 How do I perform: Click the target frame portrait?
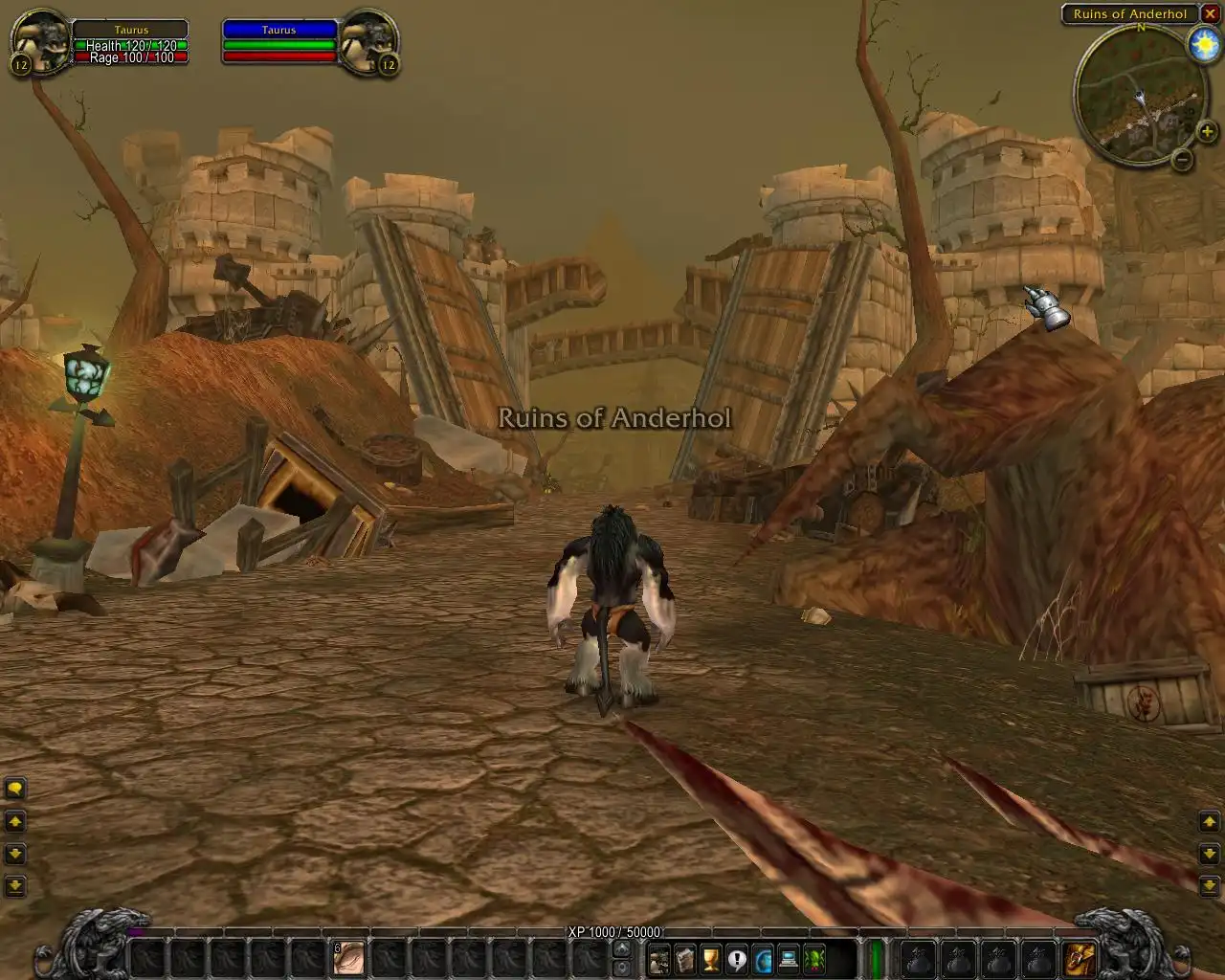(x=368, y=41)
